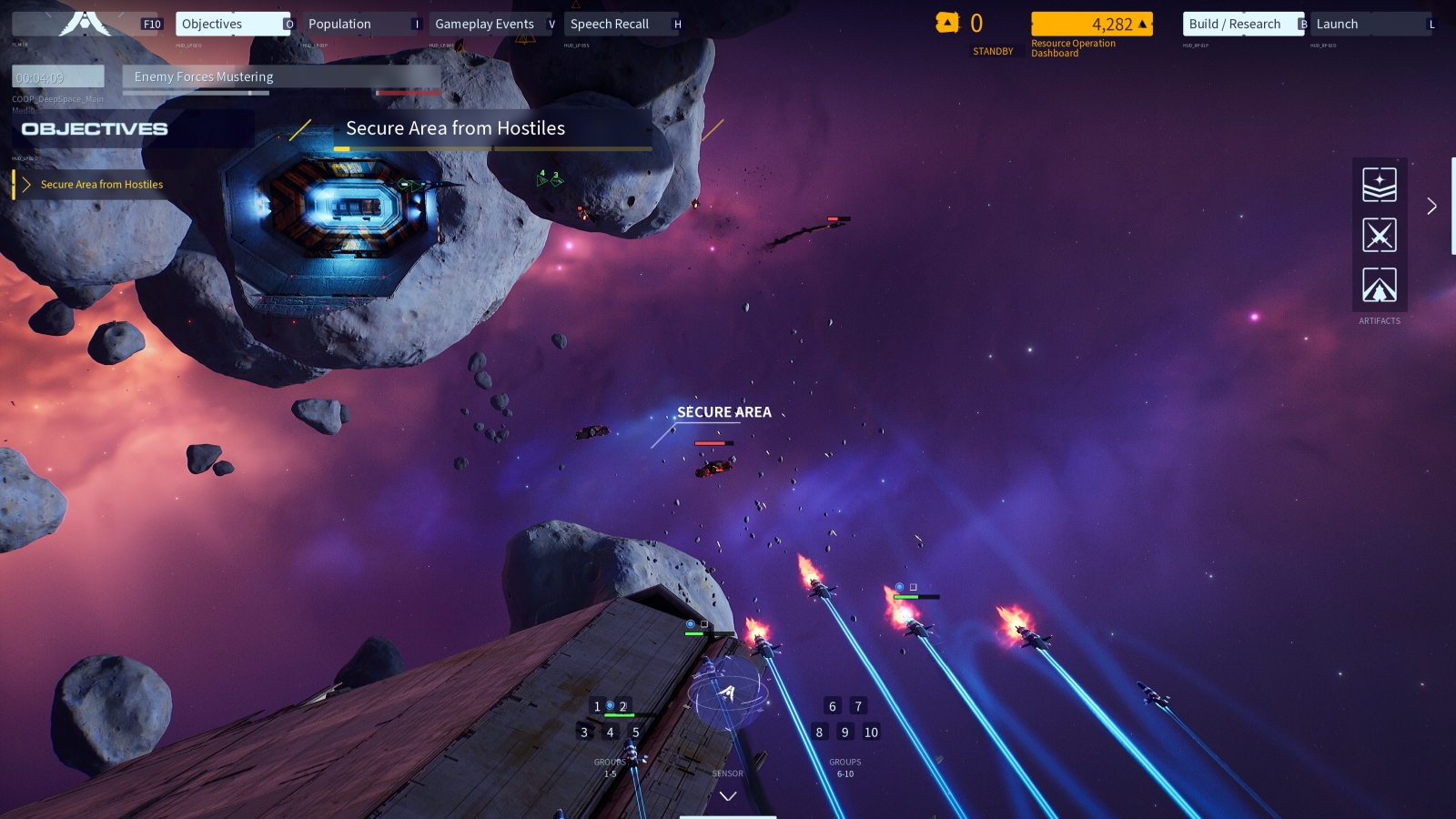This screenshot has width=1456, height=819.
Task: Open the Resource Operation Dashboard
Action: tap(1091, 25)
